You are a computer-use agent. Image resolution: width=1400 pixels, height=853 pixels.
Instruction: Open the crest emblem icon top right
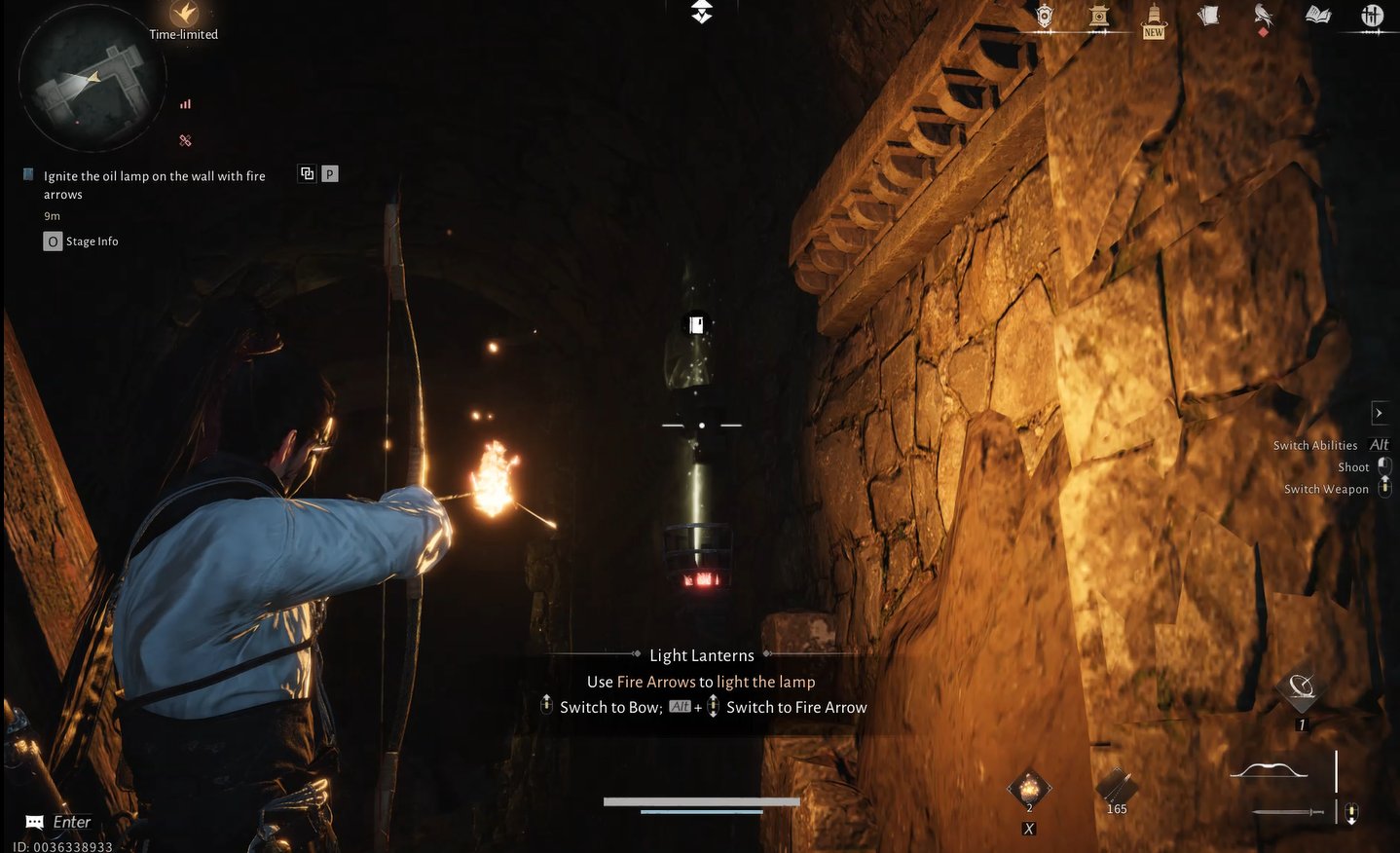pos(1045,15)
